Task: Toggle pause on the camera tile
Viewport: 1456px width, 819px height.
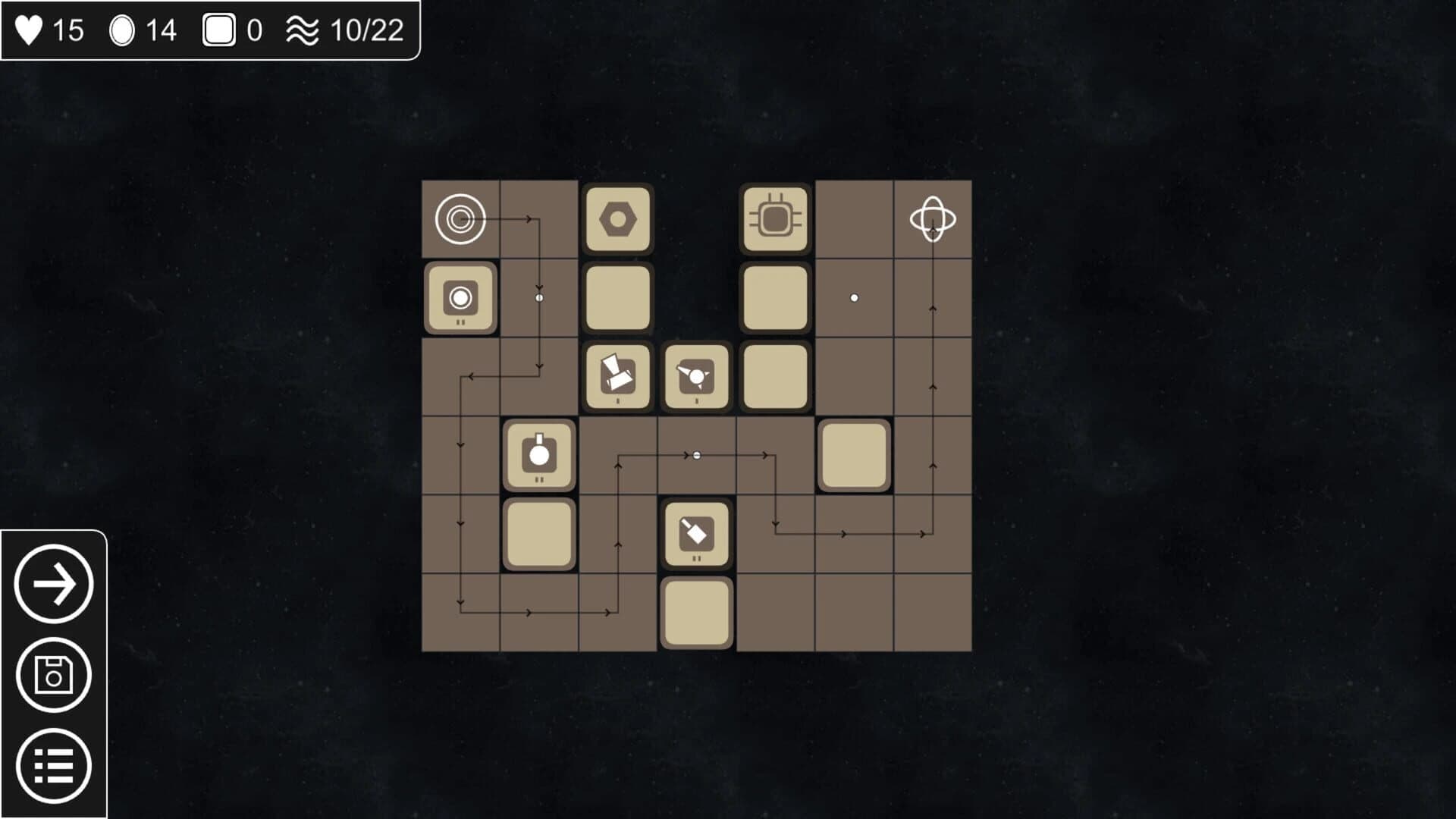Action: click(x=460, y=325)
